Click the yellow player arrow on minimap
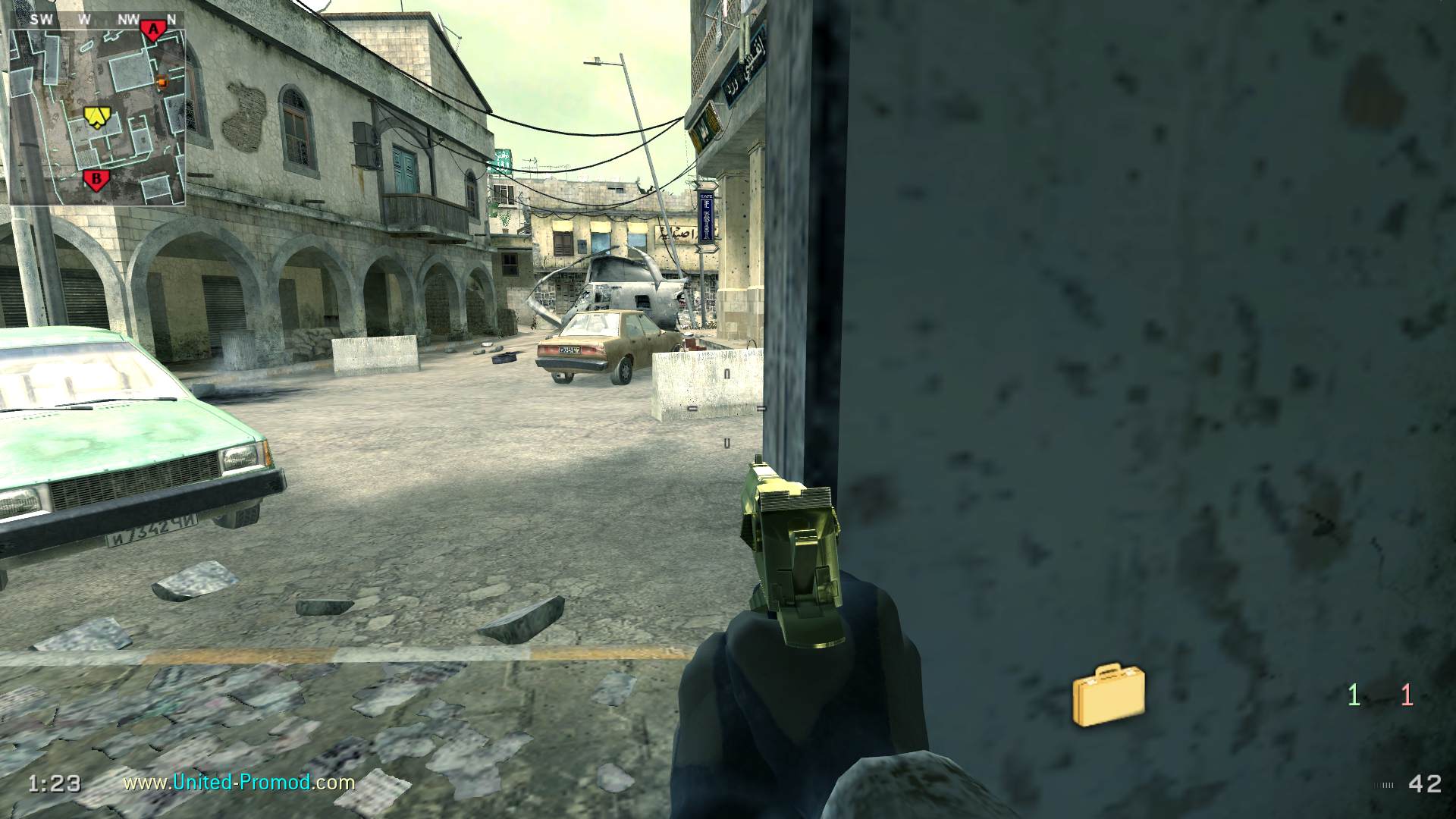The image size is (1456, 819). [97, 115]
